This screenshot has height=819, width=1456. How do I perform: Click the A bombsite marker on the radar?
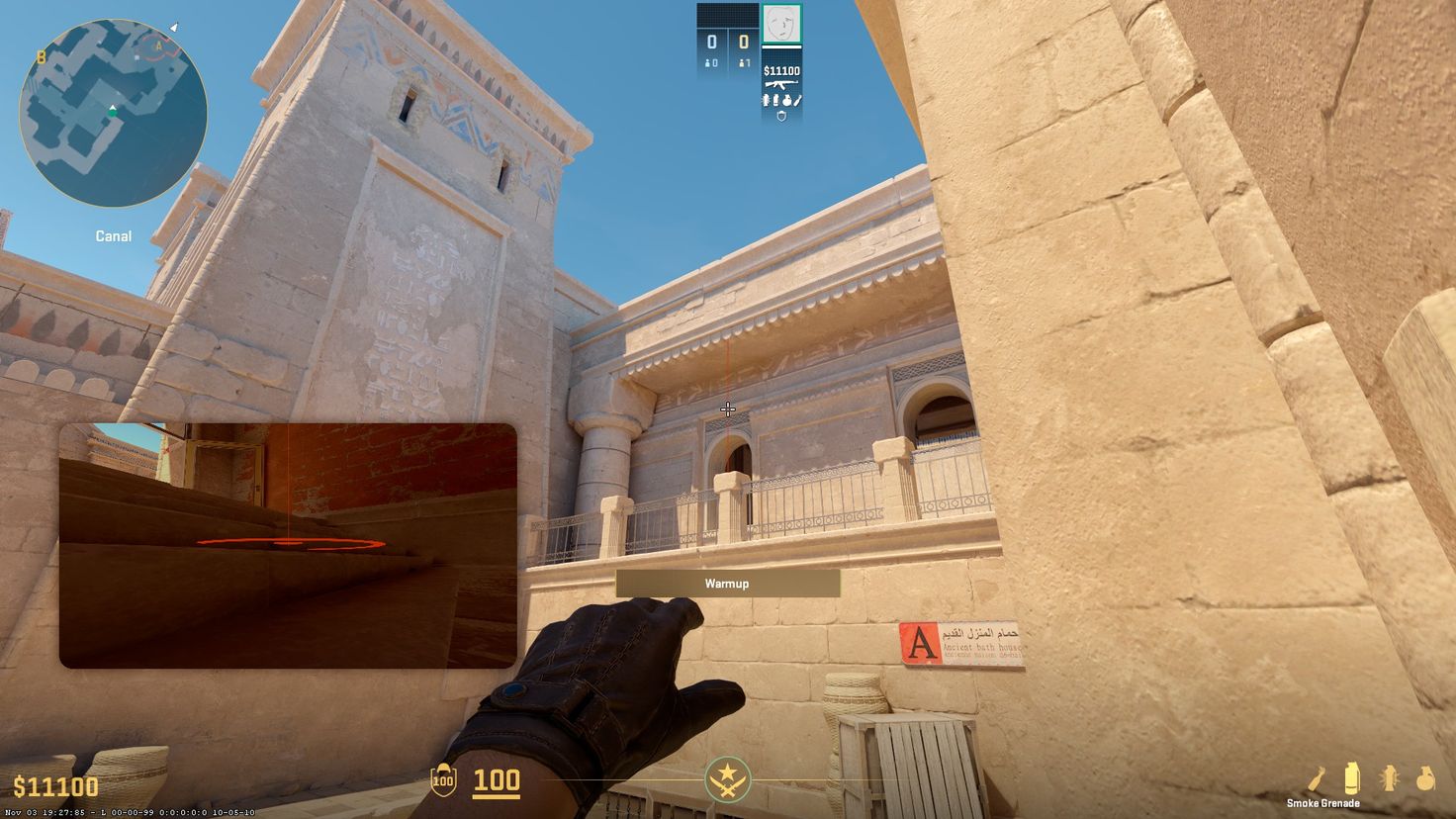(157, 45)
